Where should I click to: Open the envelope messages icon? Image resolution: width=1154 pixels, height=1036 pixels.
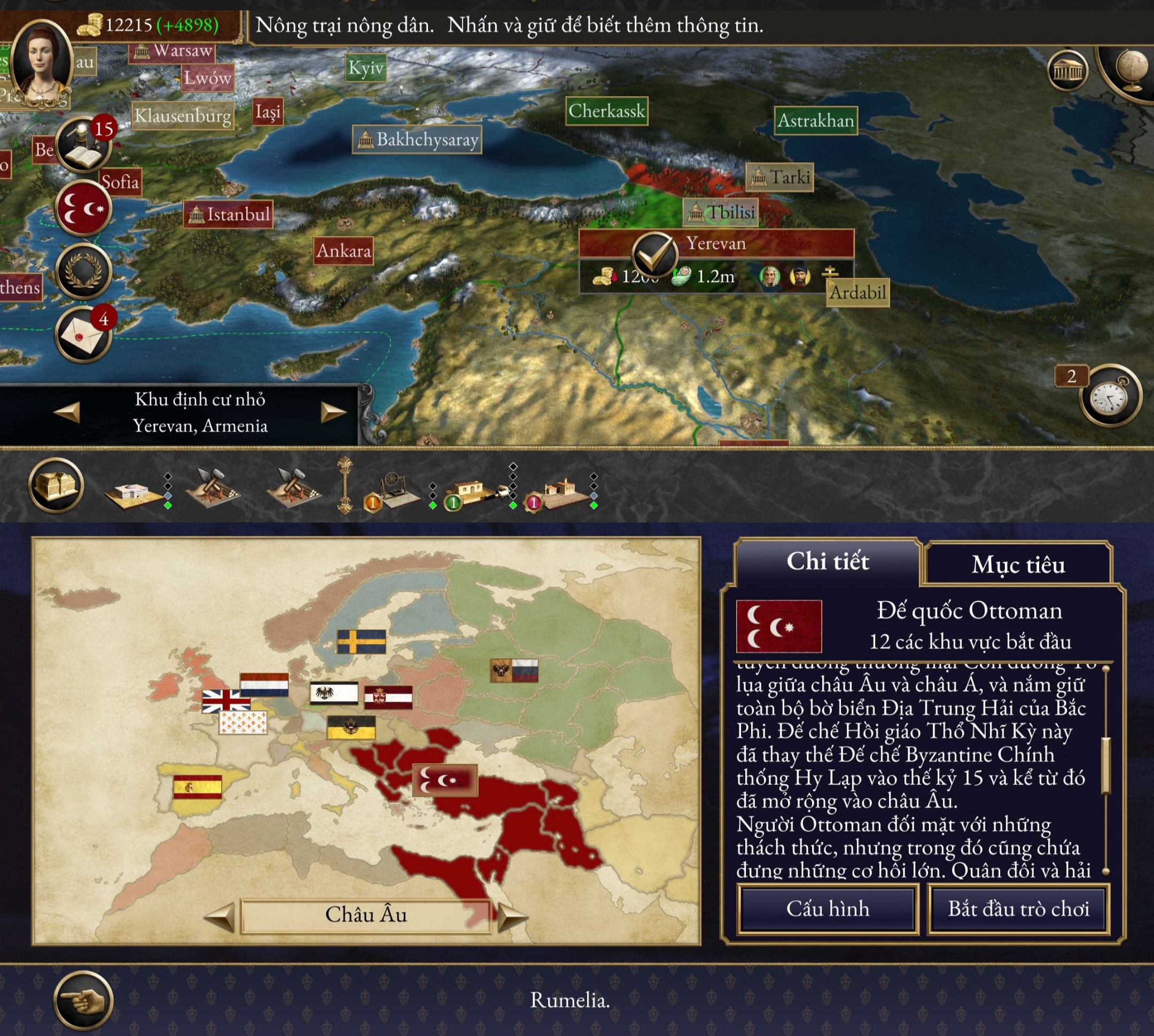pyautogui.click(x=83, y=334)
